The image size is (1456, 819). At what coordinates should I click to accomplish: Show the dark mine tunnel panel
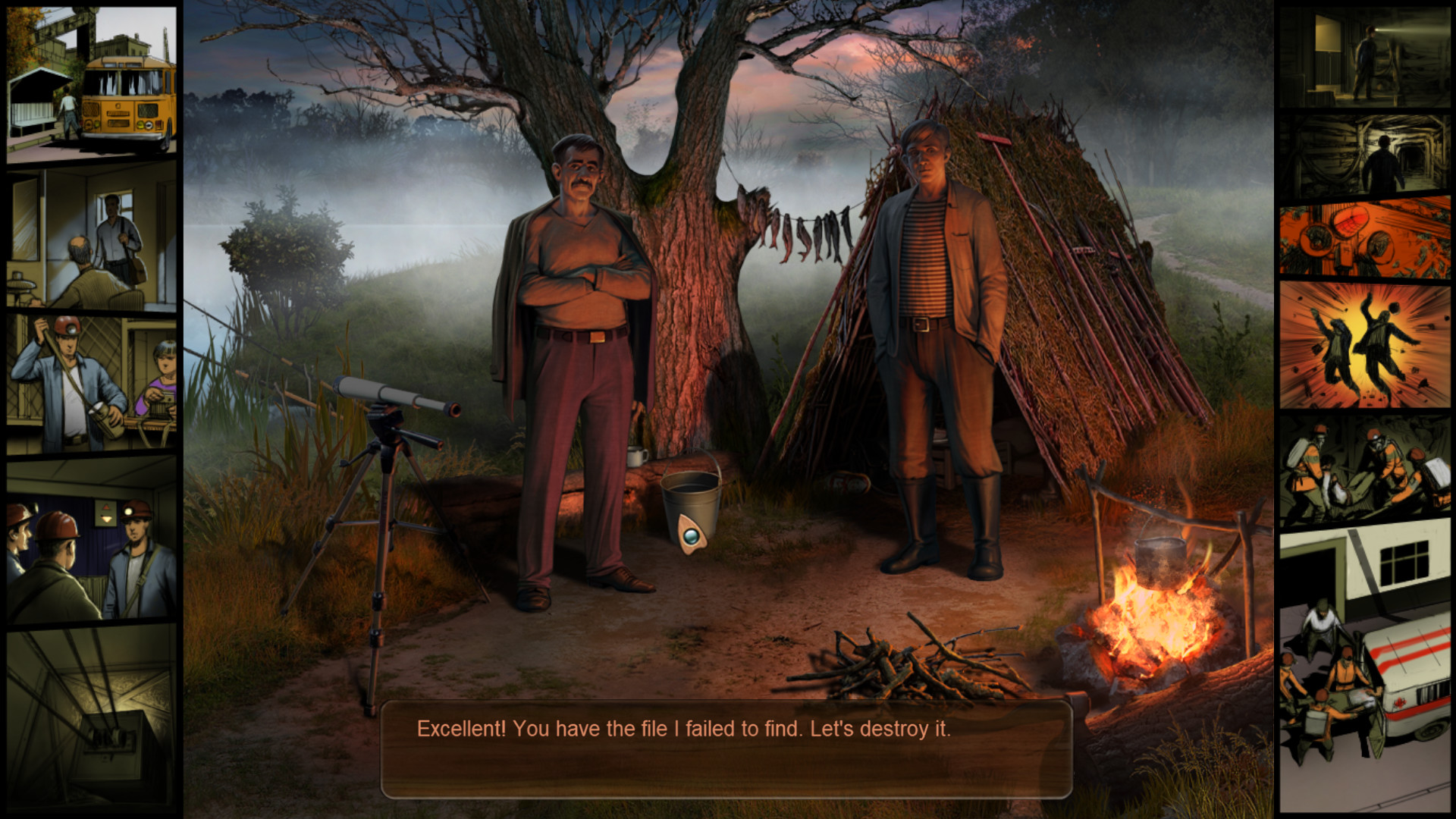click(x=1364, y=156)
